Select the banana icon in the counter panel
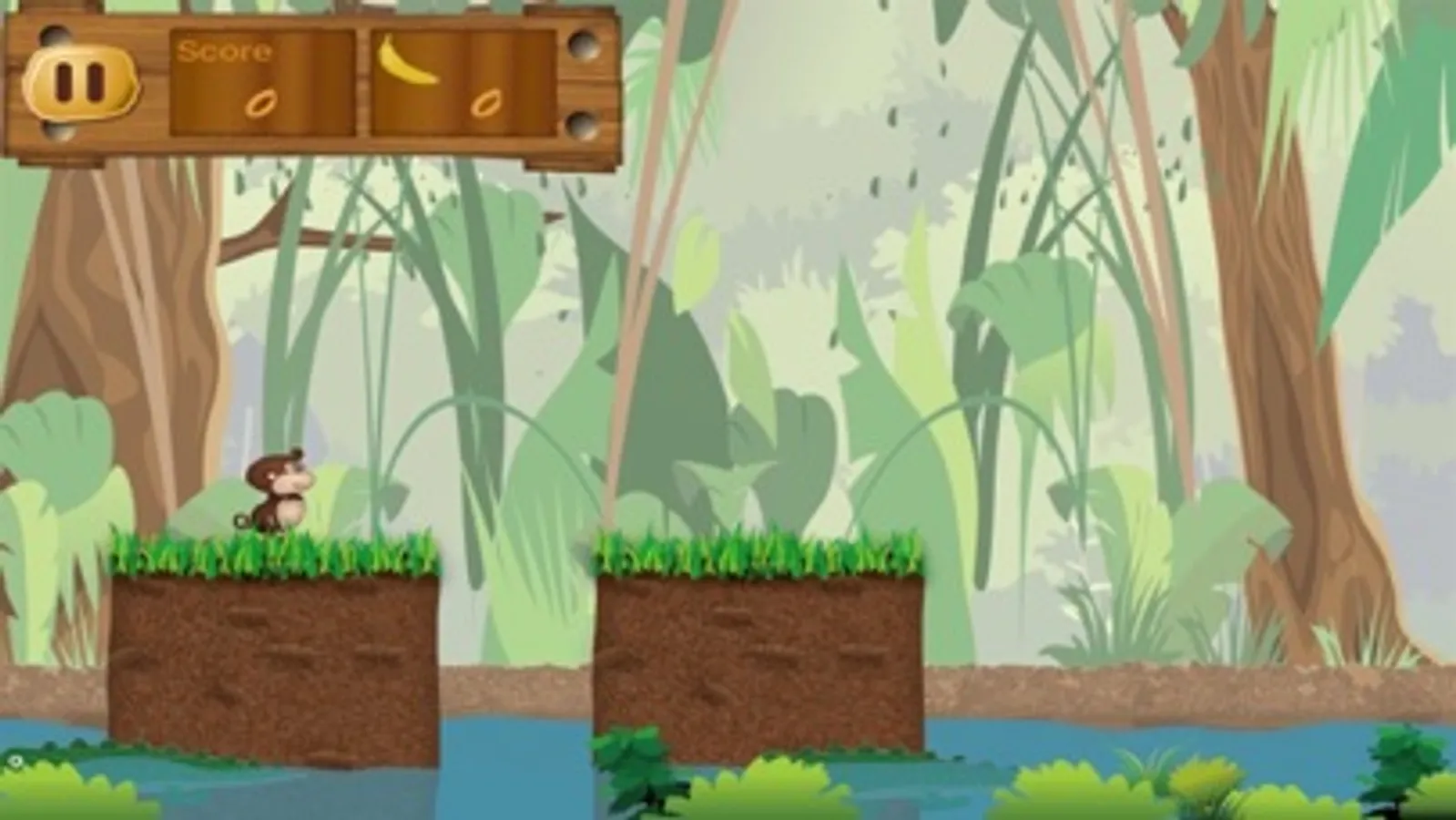Screen dimensions: 1456x820 (x=409, y=64)
